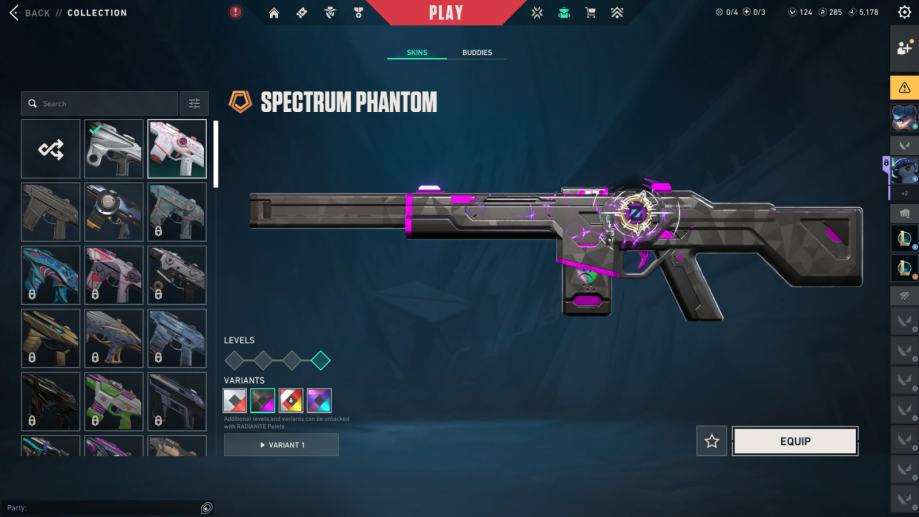Screen dimensions: 919x517
Task: Focus the skin search field
Action: click(x=100, y=103)
